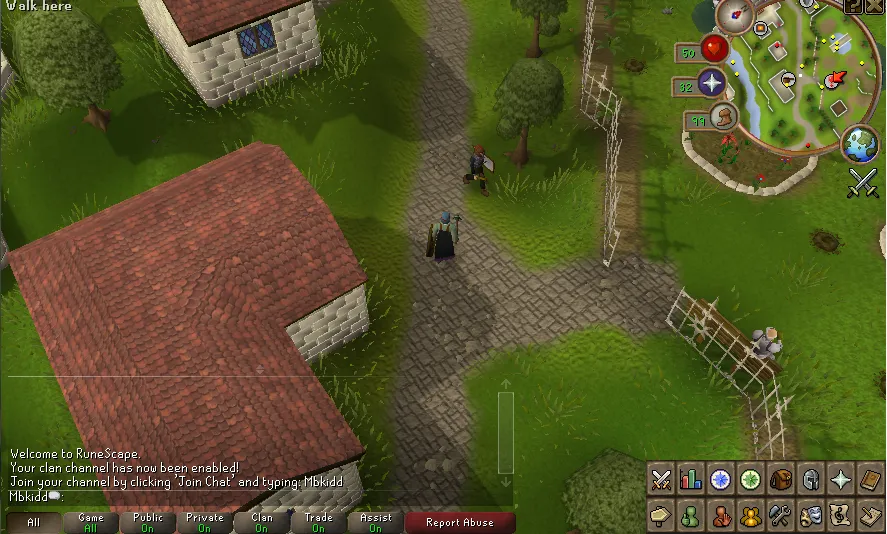
Task: Open the Combat Styles tab with crossed swords
Action: tap(660, 480)
